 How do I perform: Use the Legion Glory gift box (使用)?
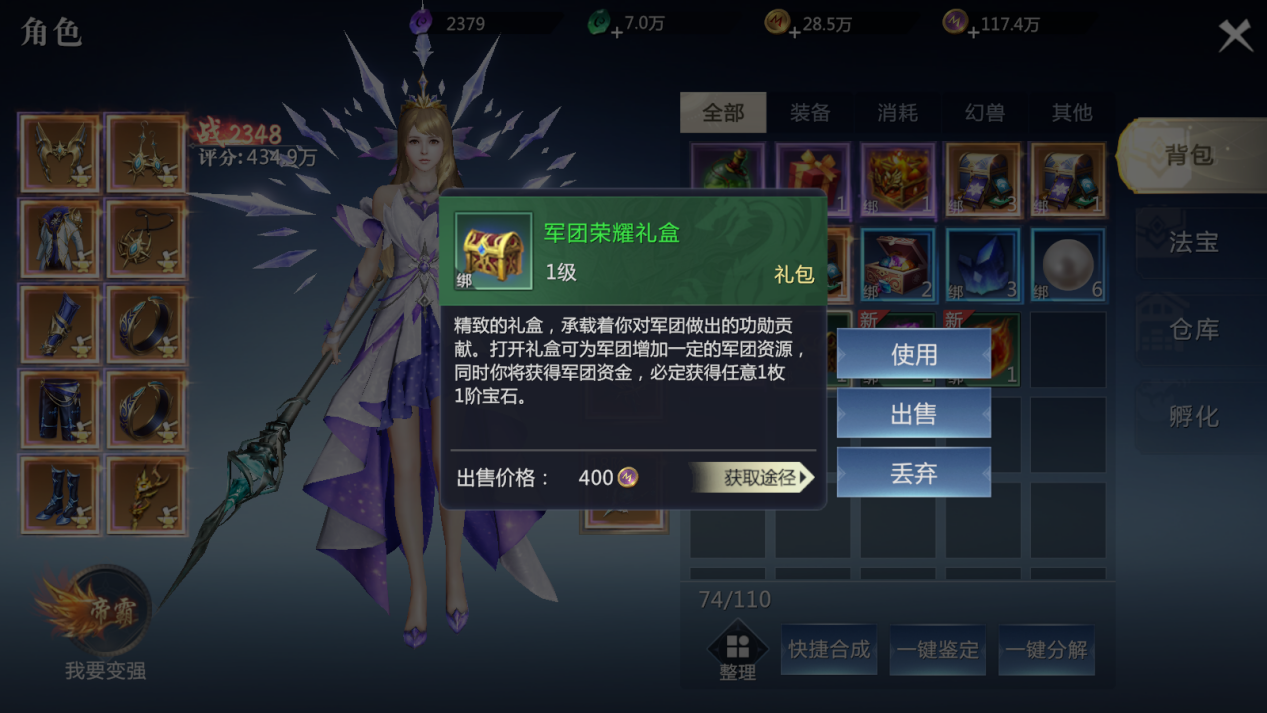tap(913, 355)
